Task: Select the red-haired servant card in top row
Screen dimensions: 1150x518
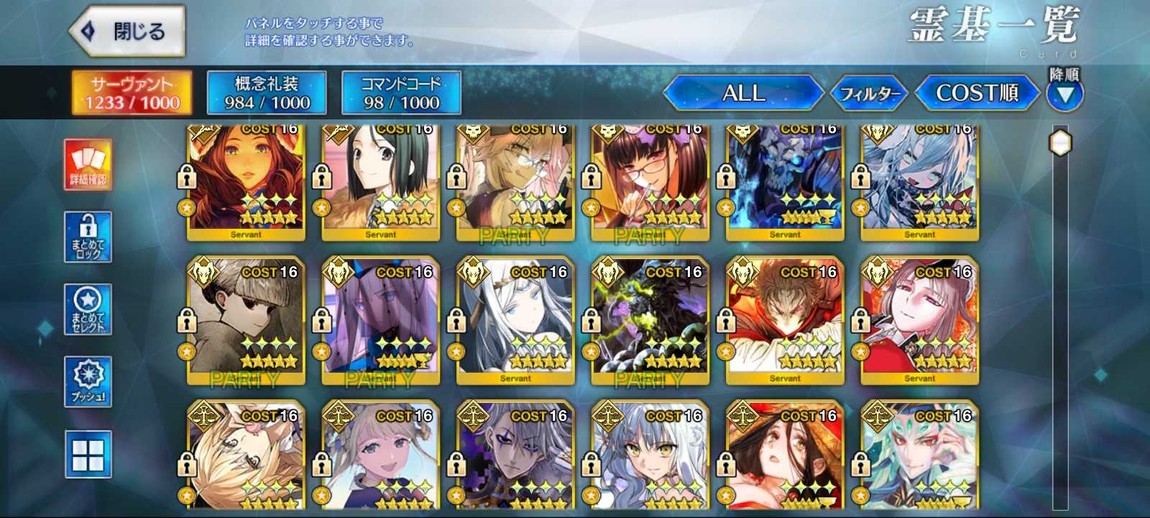Action: tap(247, 180)
